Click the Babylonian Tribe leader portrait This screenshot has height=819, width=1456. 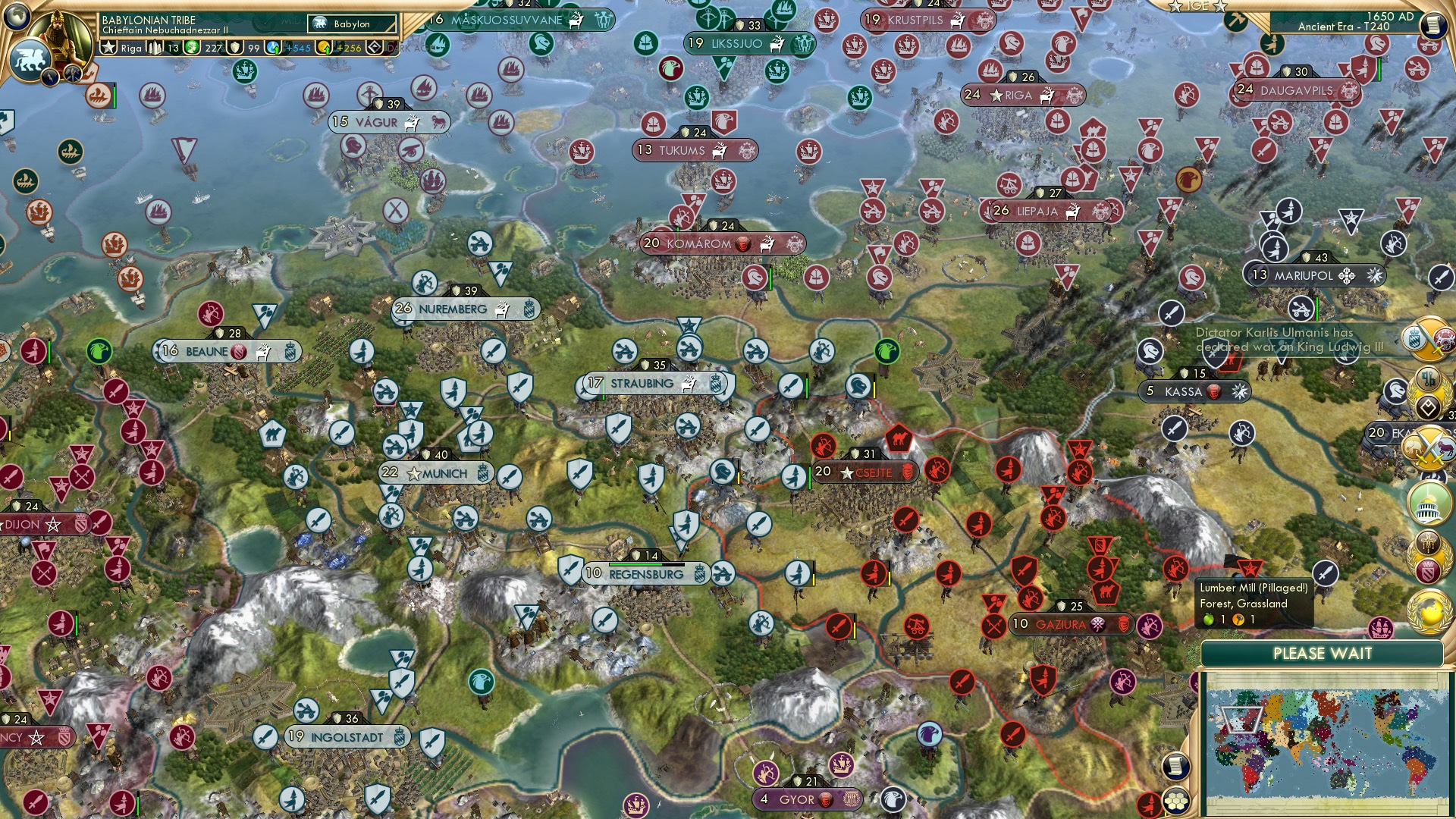point(58,34)
